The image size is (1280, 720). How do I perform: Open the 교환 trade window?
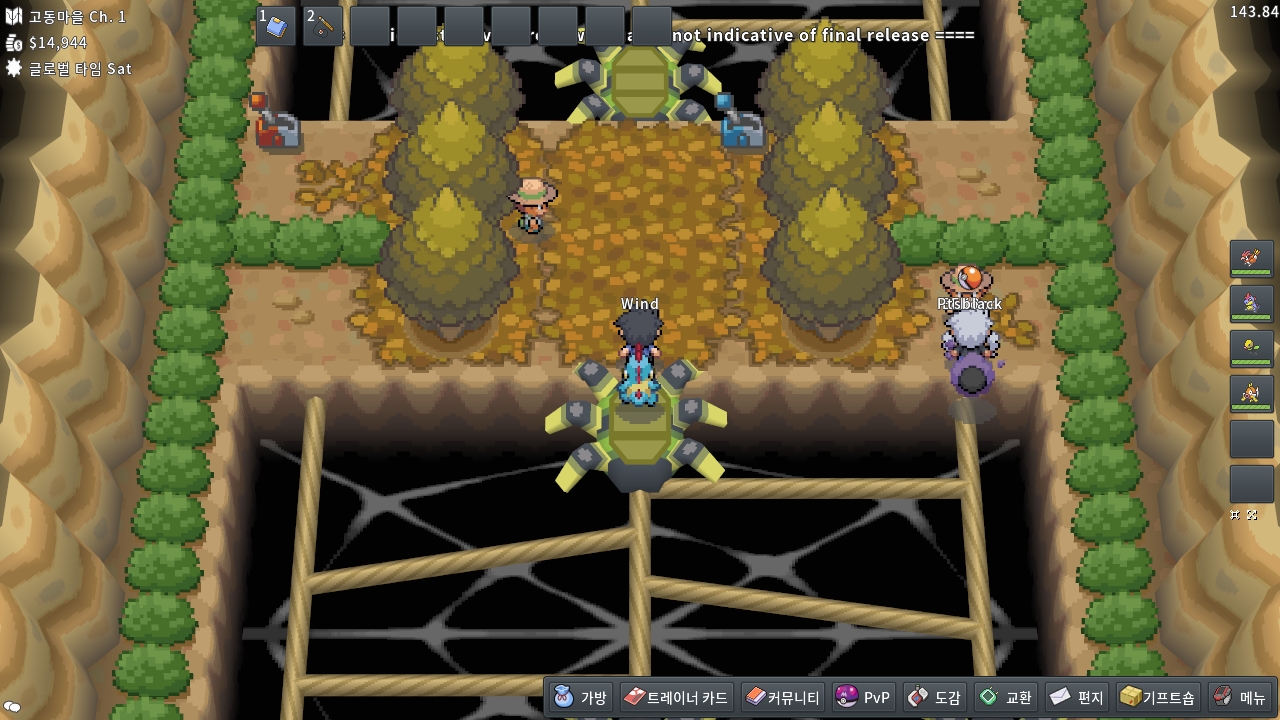tap(1005, 697)
